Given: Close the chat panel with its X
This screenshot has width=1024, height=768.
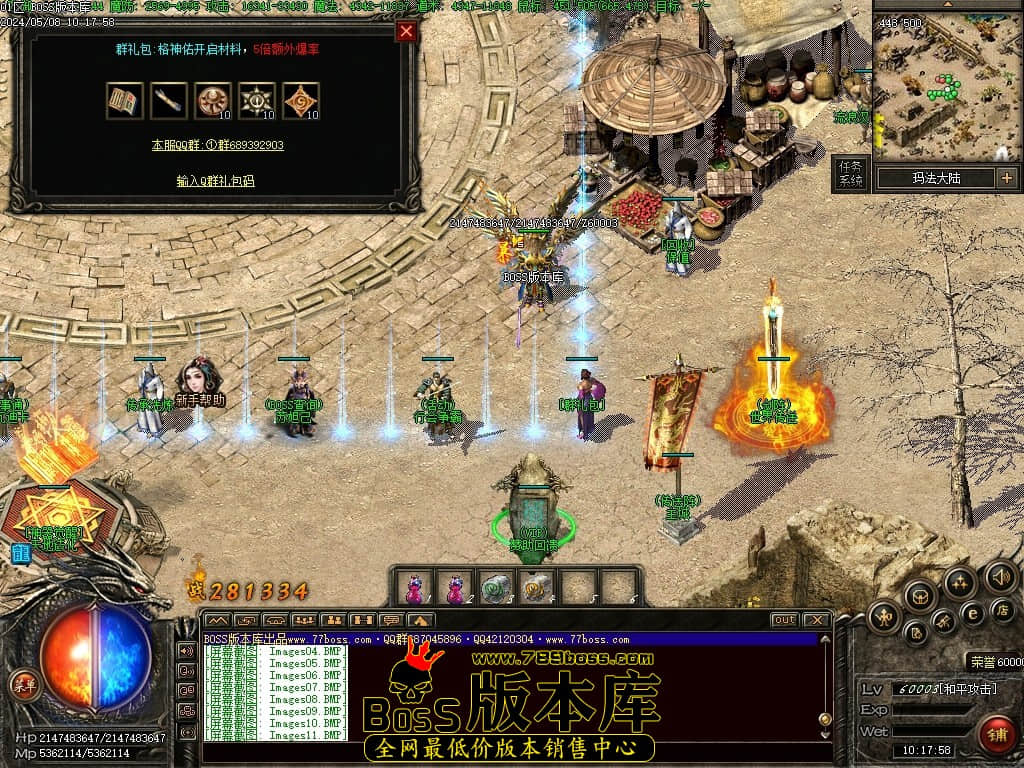Looking at the screenshot, I should click(816, 620).
